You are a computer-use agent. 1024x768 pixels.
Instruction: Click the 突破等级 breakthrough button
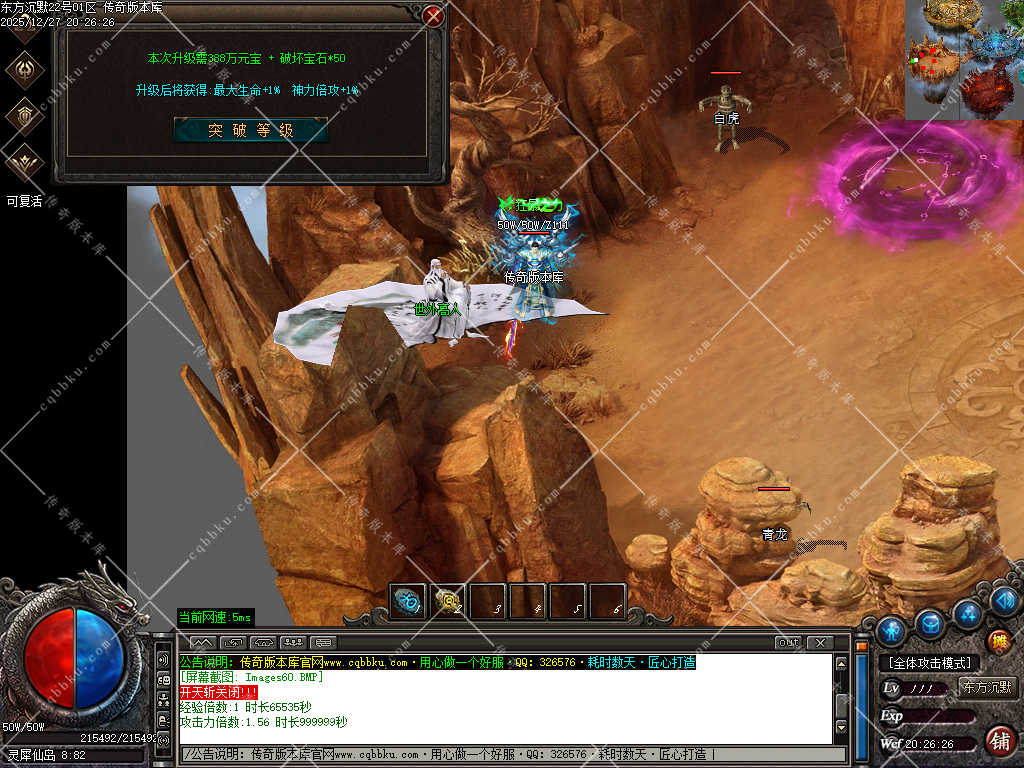250,130
